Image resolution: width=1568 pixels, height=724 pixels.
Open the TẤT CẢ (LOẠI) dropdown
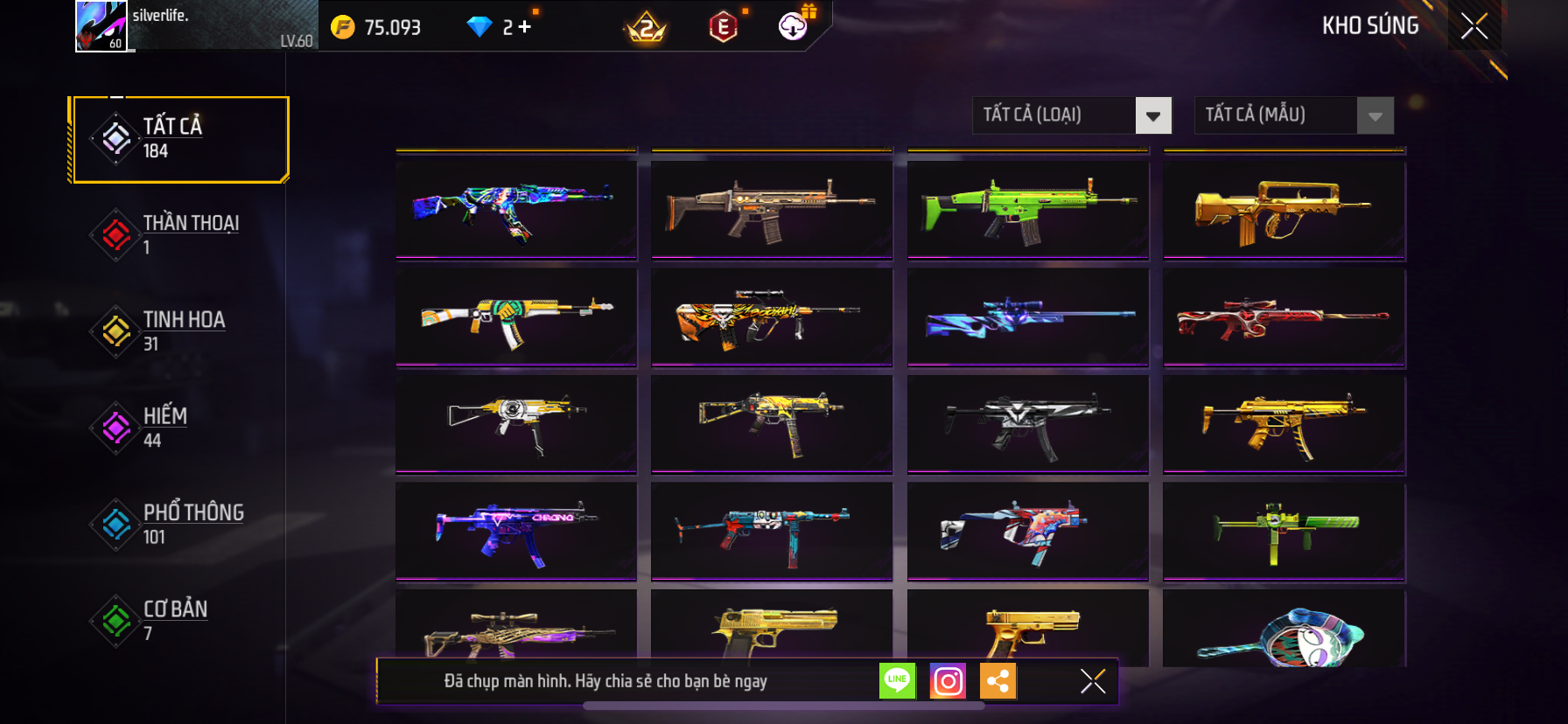point(1071,115)
